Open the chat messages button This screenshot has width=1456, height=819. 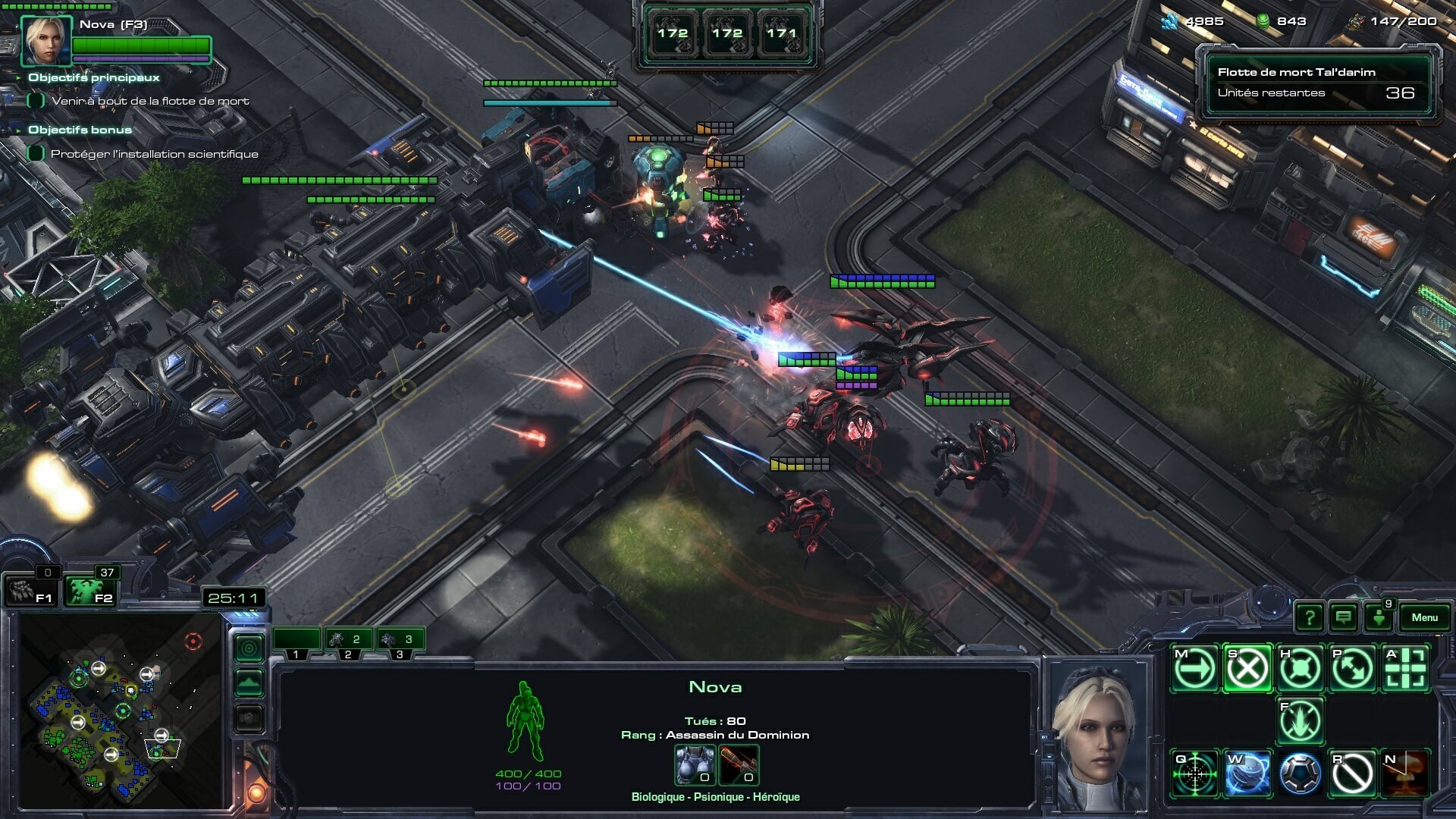[x=1343, y=617]
